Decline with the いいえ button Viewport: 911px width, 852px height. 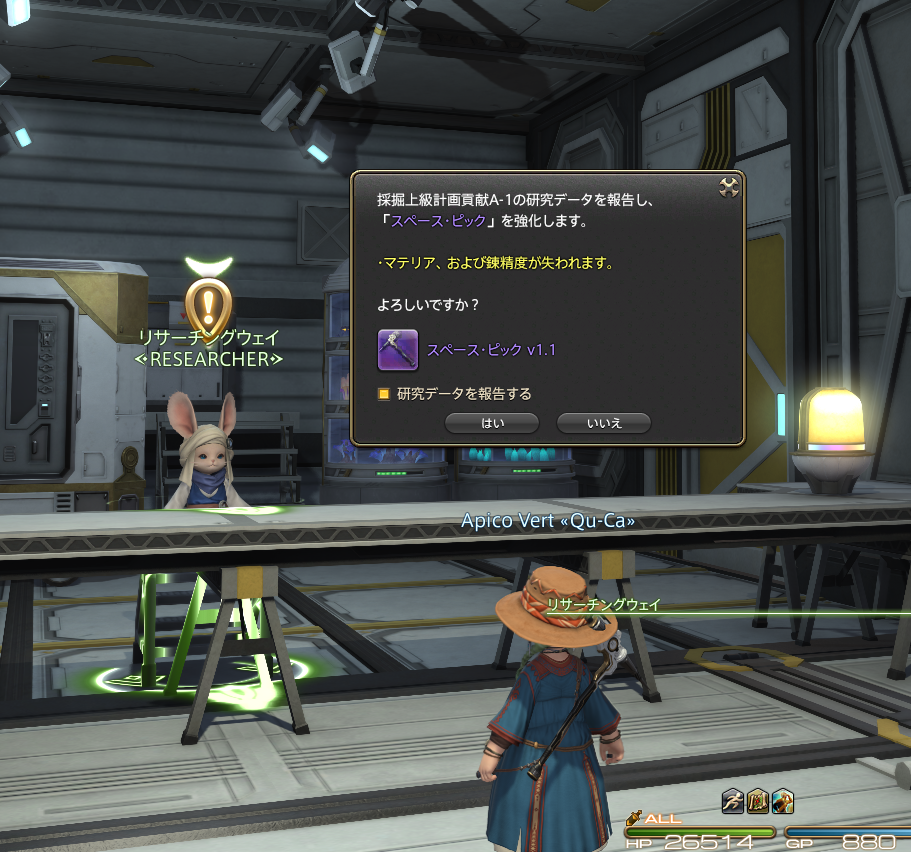click(604, 423)
